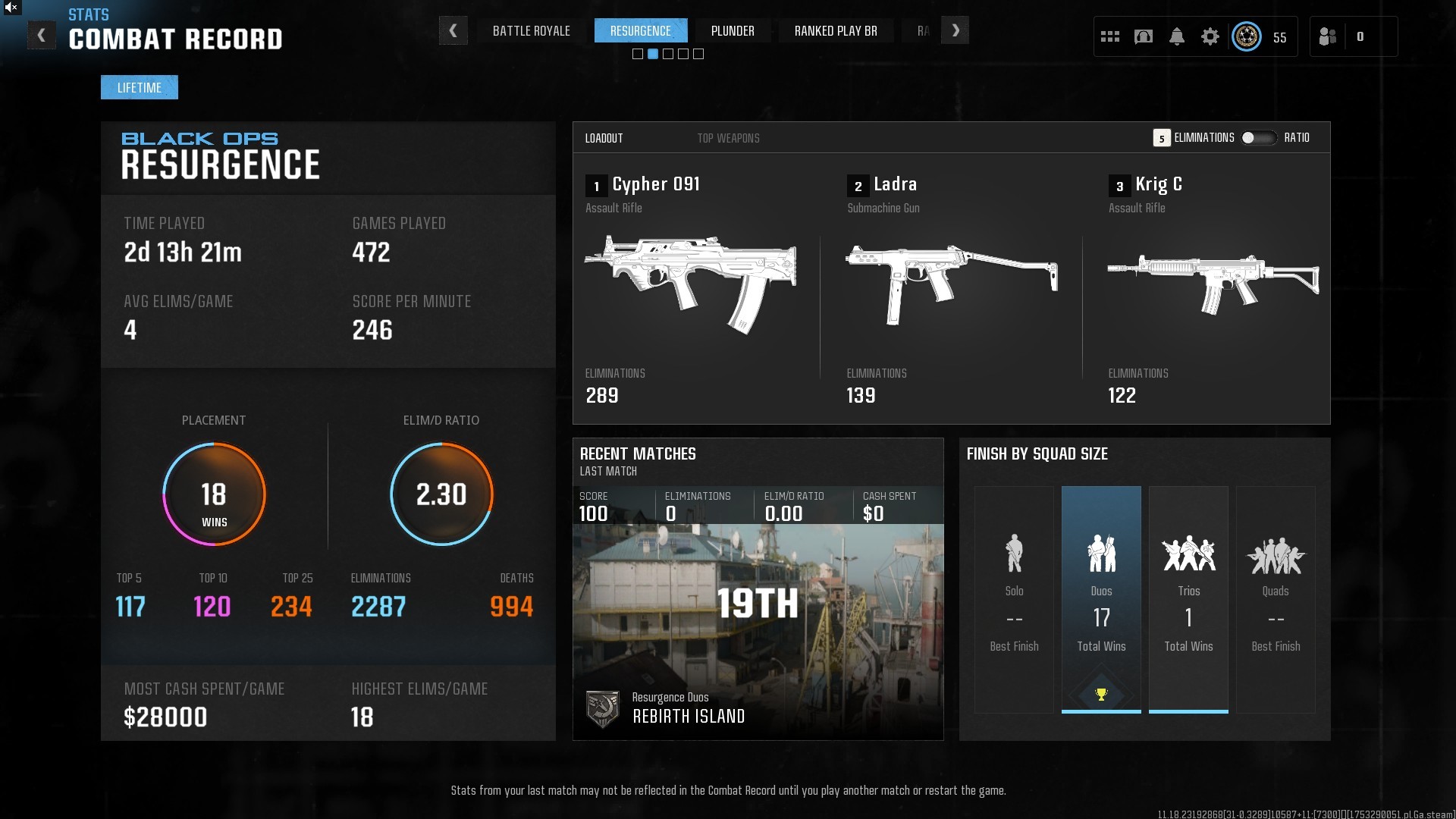Select the Duos squad size tile
This screenshot has height=819, width=1456.
pyautogui.click(x=1101, y=599)
